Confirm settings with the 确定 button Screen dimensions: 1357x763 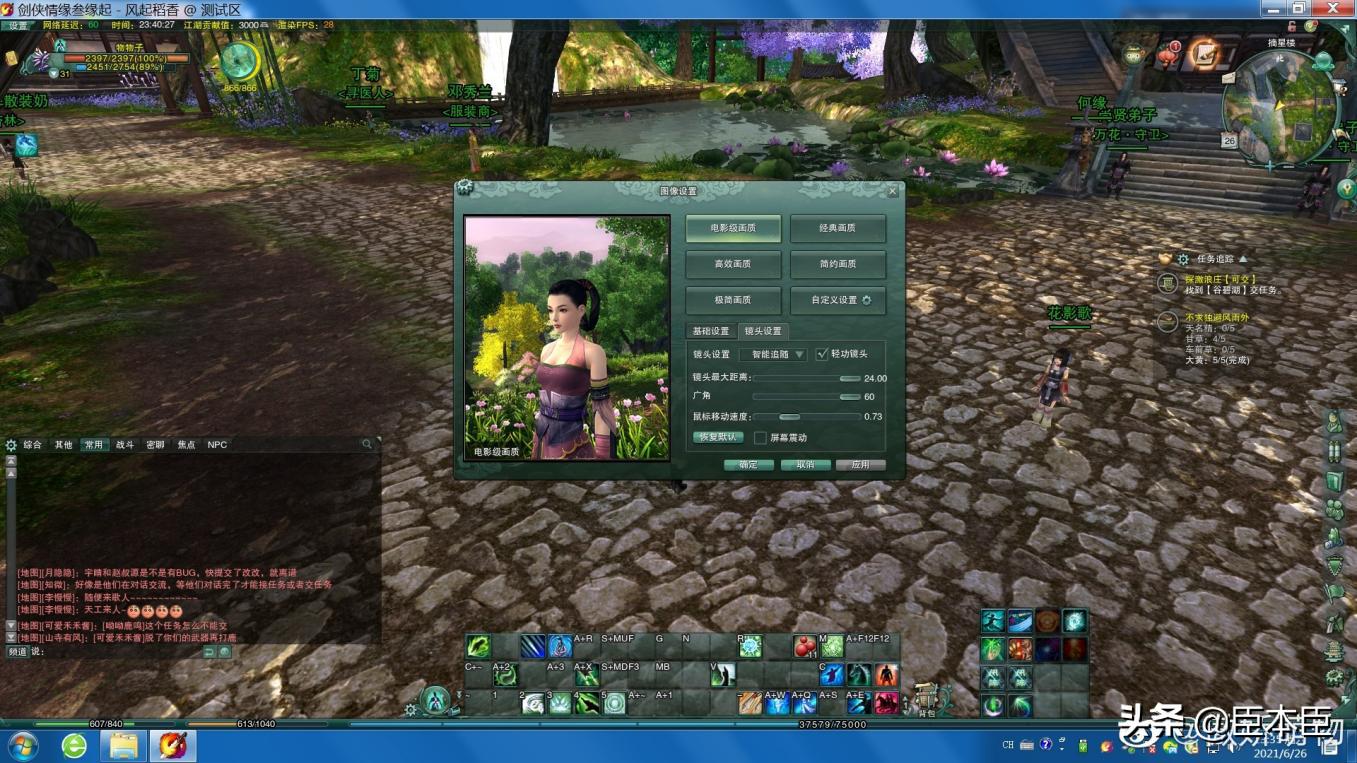pyautogui.click(x=748, y=465)
